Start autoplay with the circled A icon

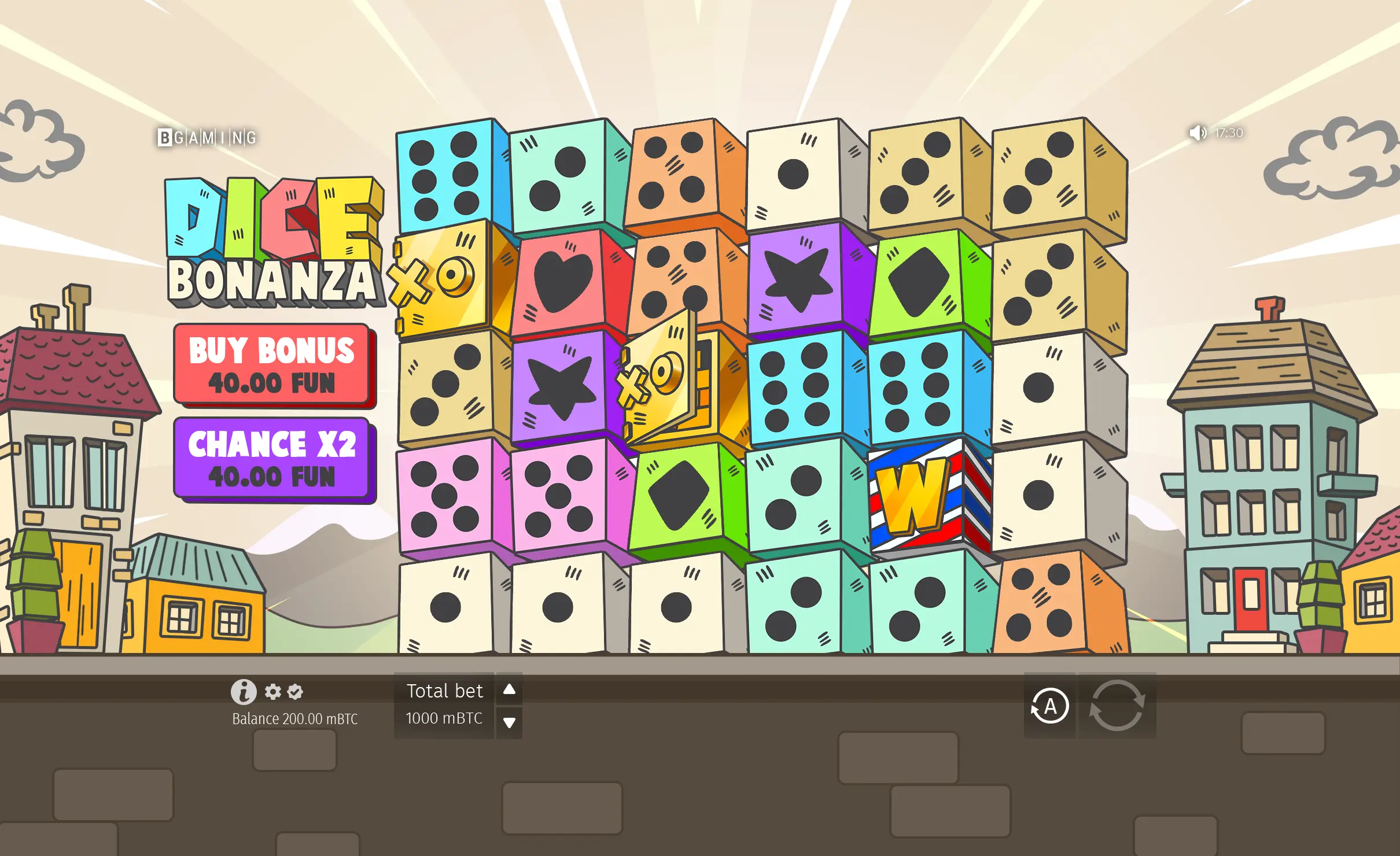coord(1049,706)
